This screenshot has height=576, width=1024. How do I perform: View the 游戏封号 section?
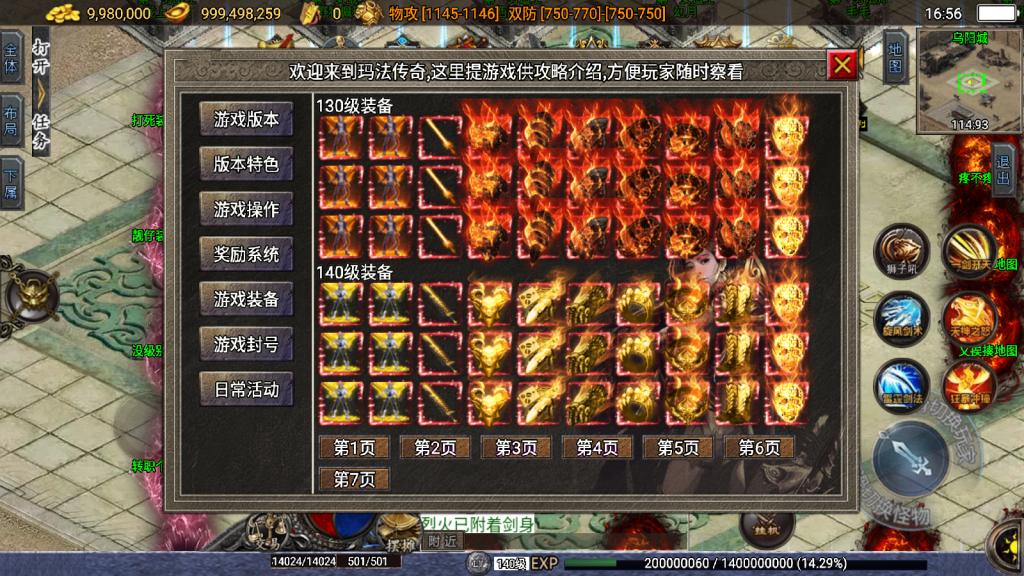246,344
